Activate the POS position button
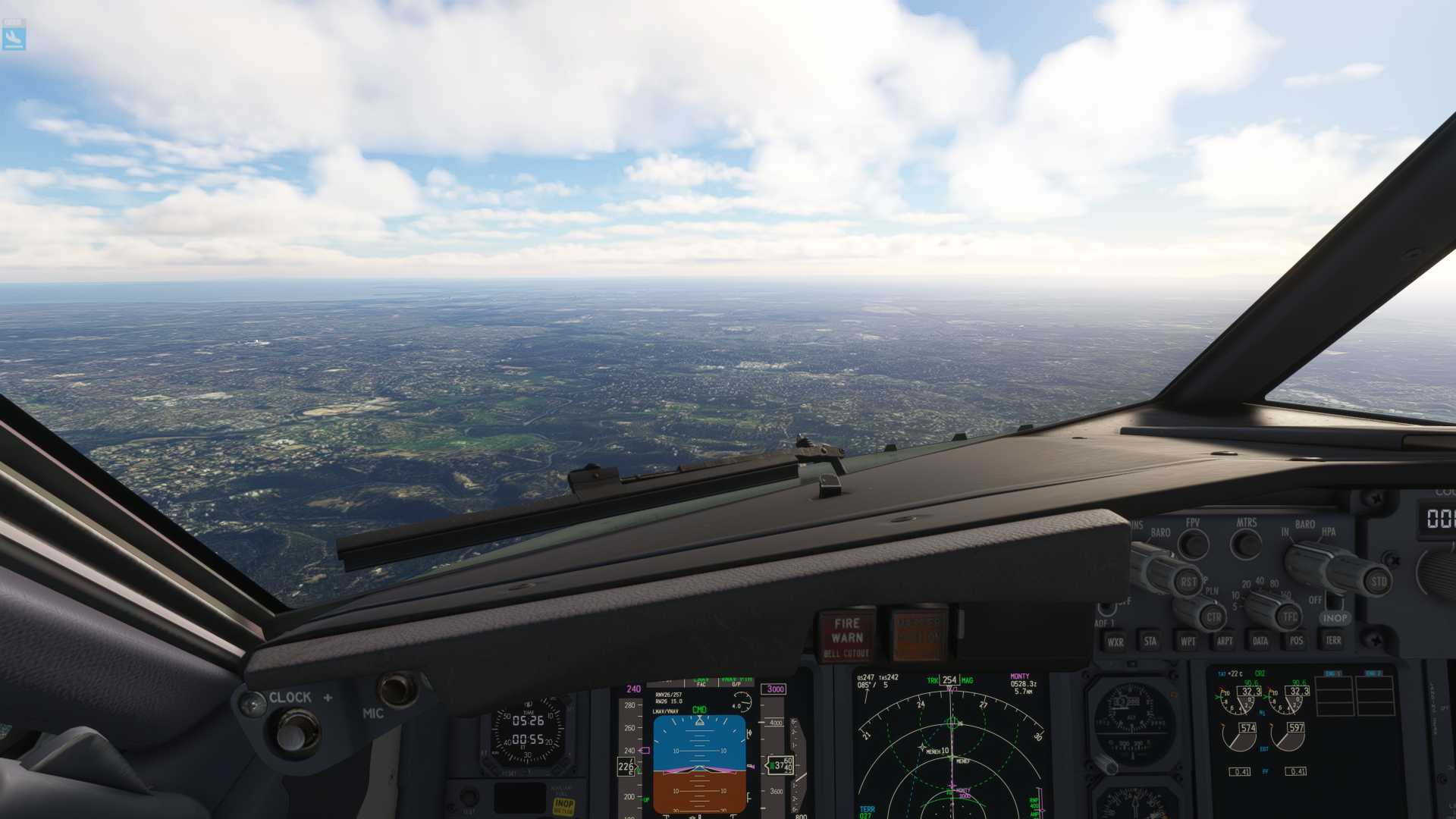 click(x=1296, y=642)
